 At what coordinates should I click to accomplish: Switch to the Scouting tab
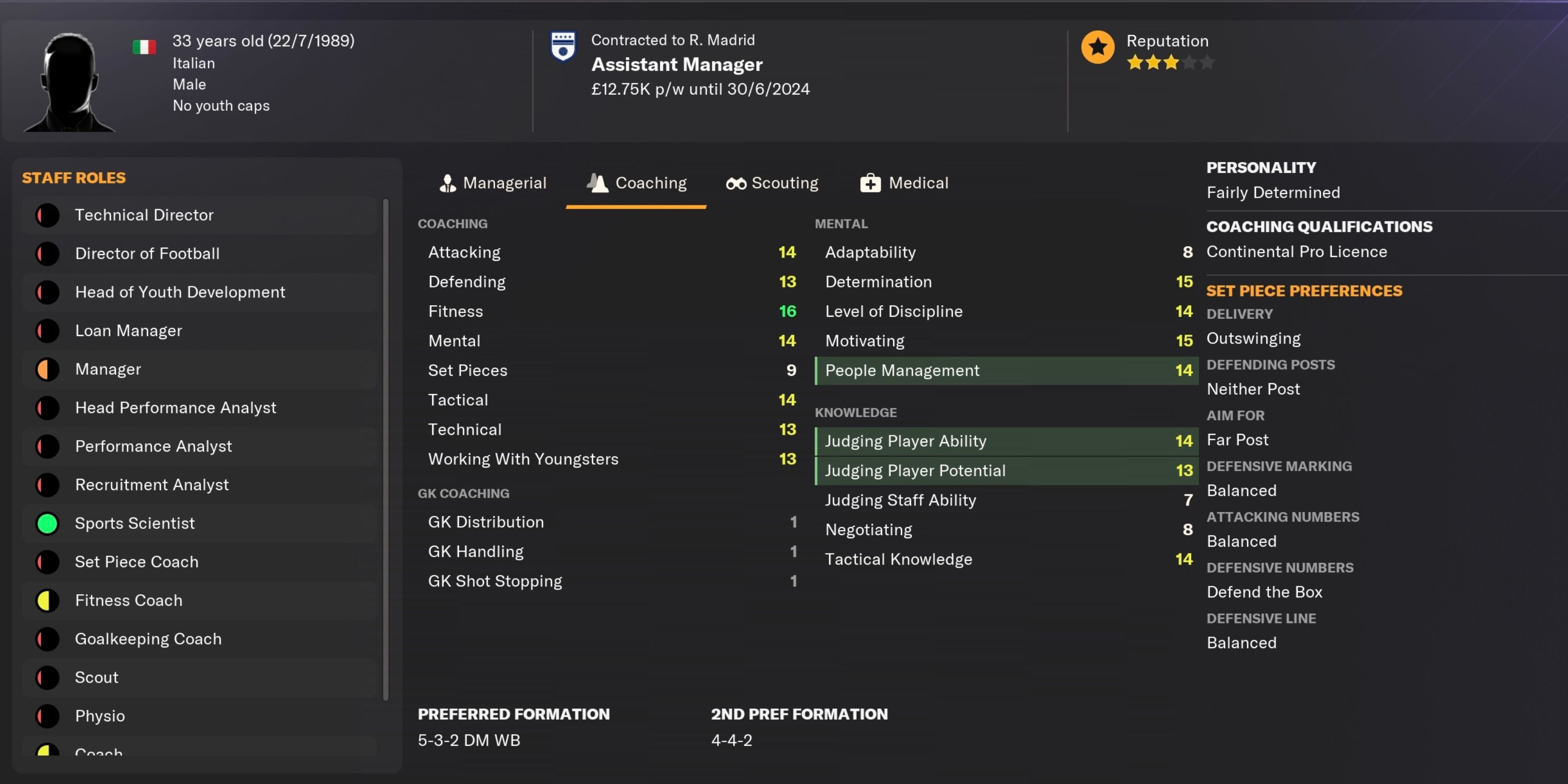772,182
